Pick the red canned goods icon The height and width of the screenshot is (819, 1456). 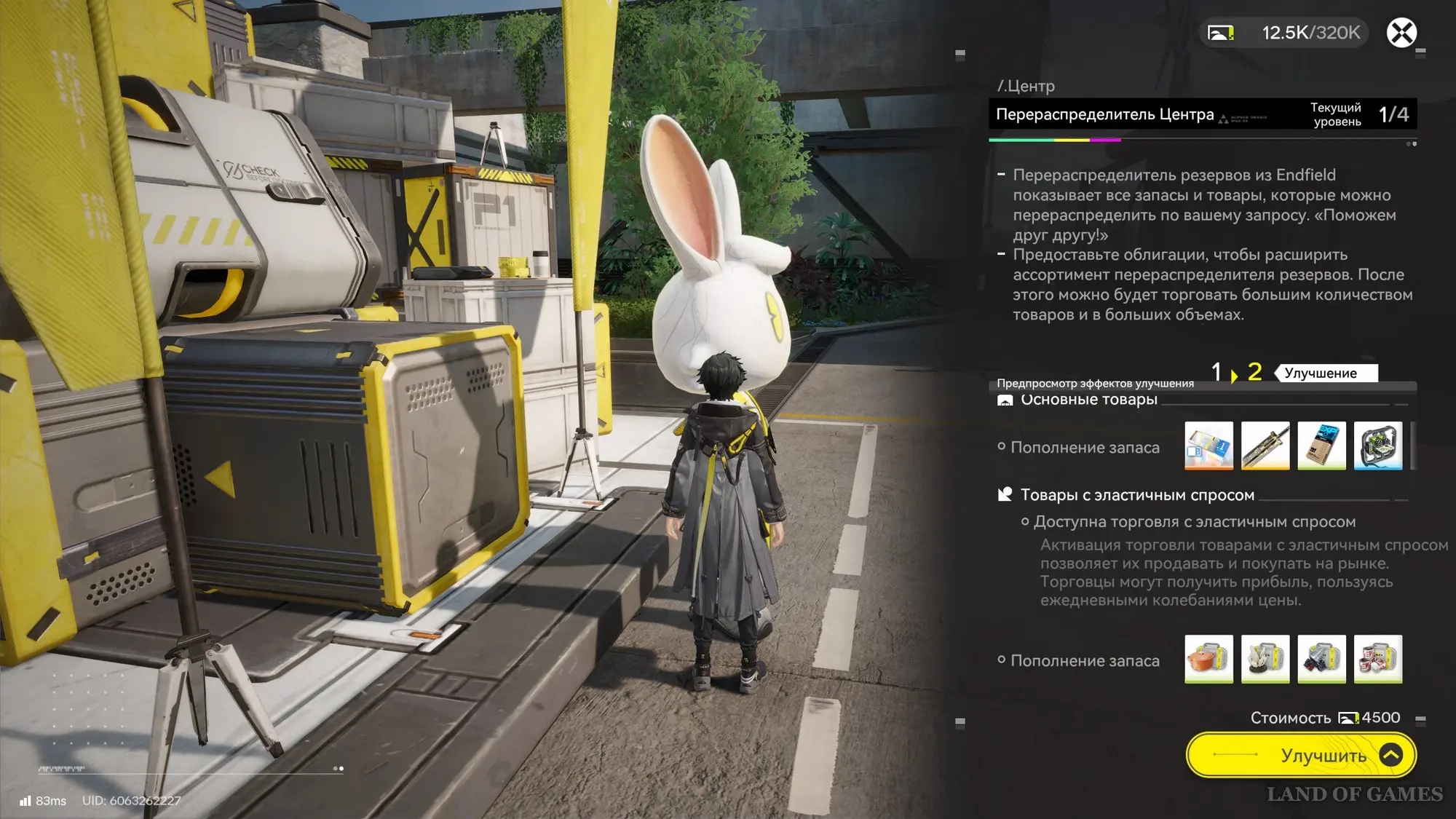(x=1378, y=659)
